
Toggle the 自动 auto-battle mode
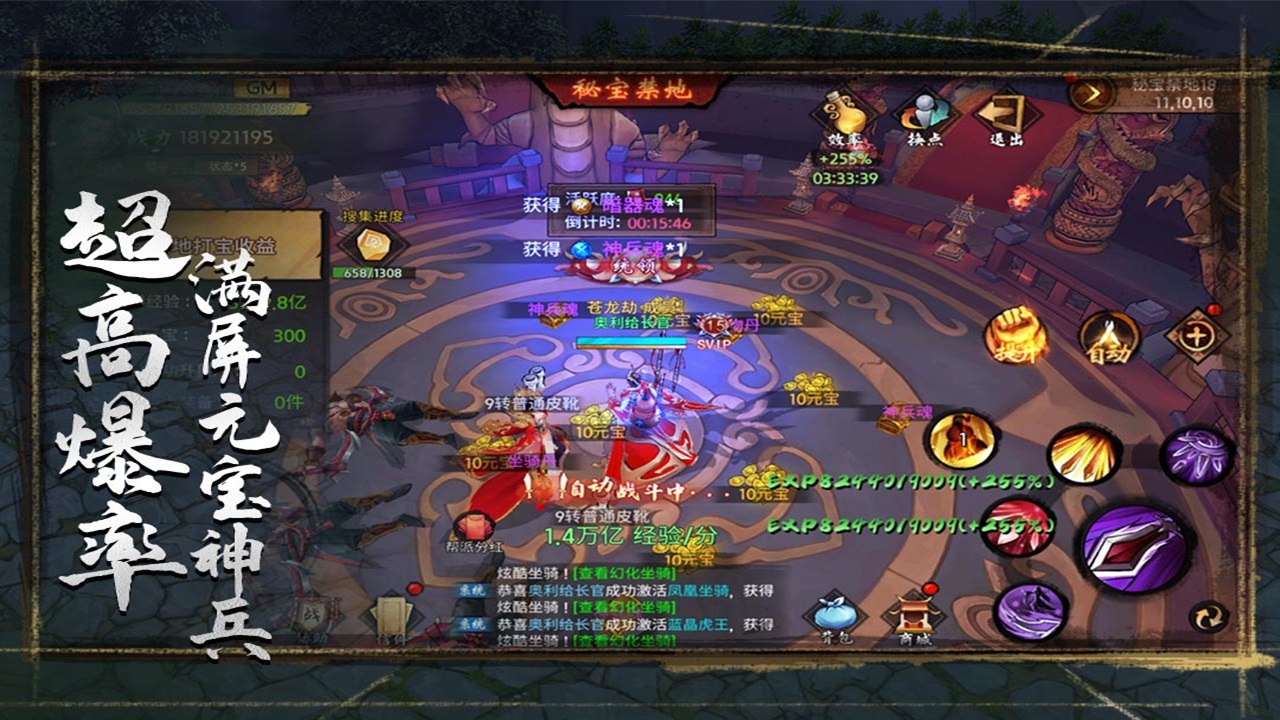click(1108, 337)
